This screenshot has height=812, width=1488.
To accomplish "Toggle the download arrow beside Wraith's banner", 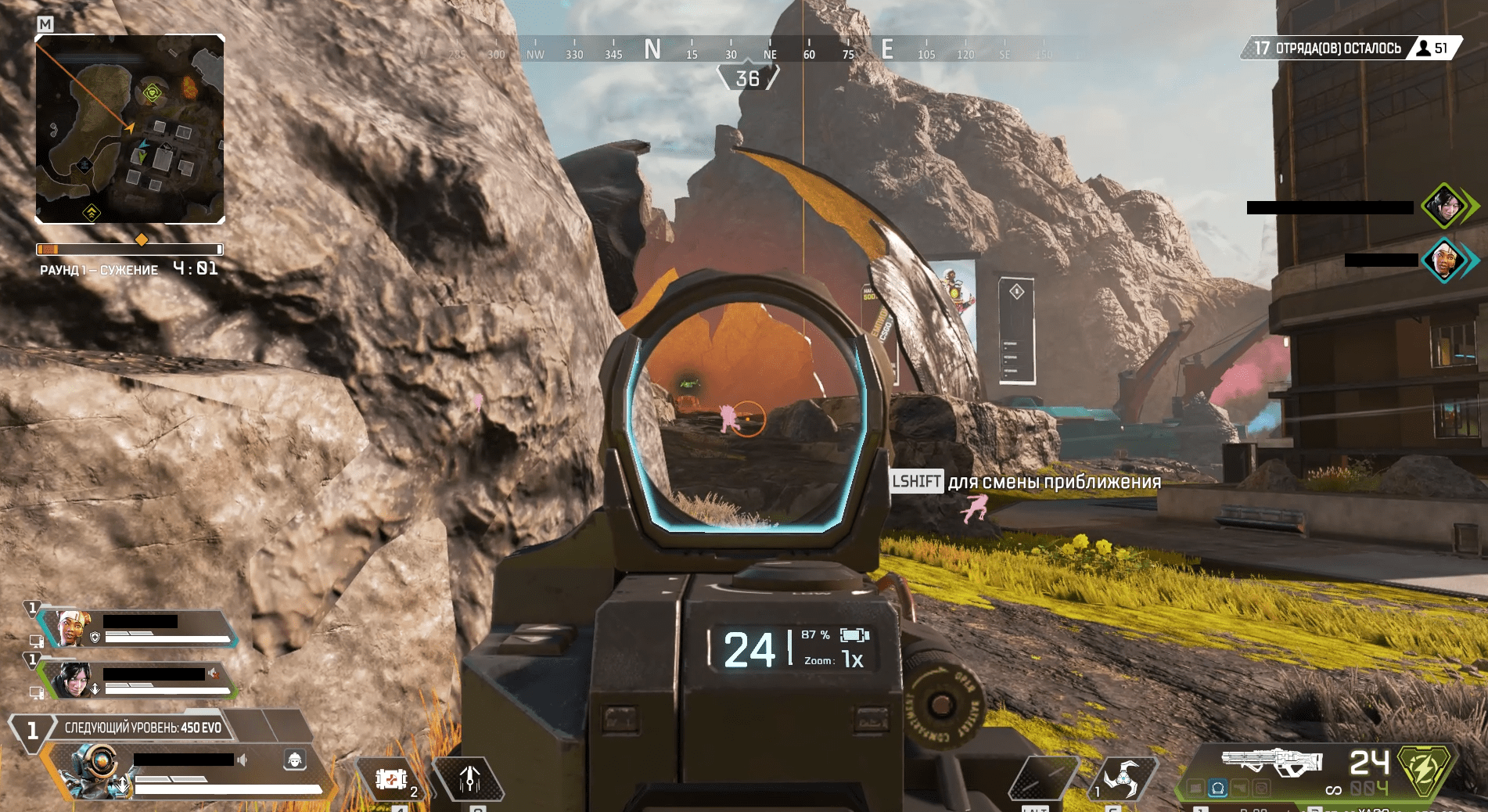I will click(95, 689).
